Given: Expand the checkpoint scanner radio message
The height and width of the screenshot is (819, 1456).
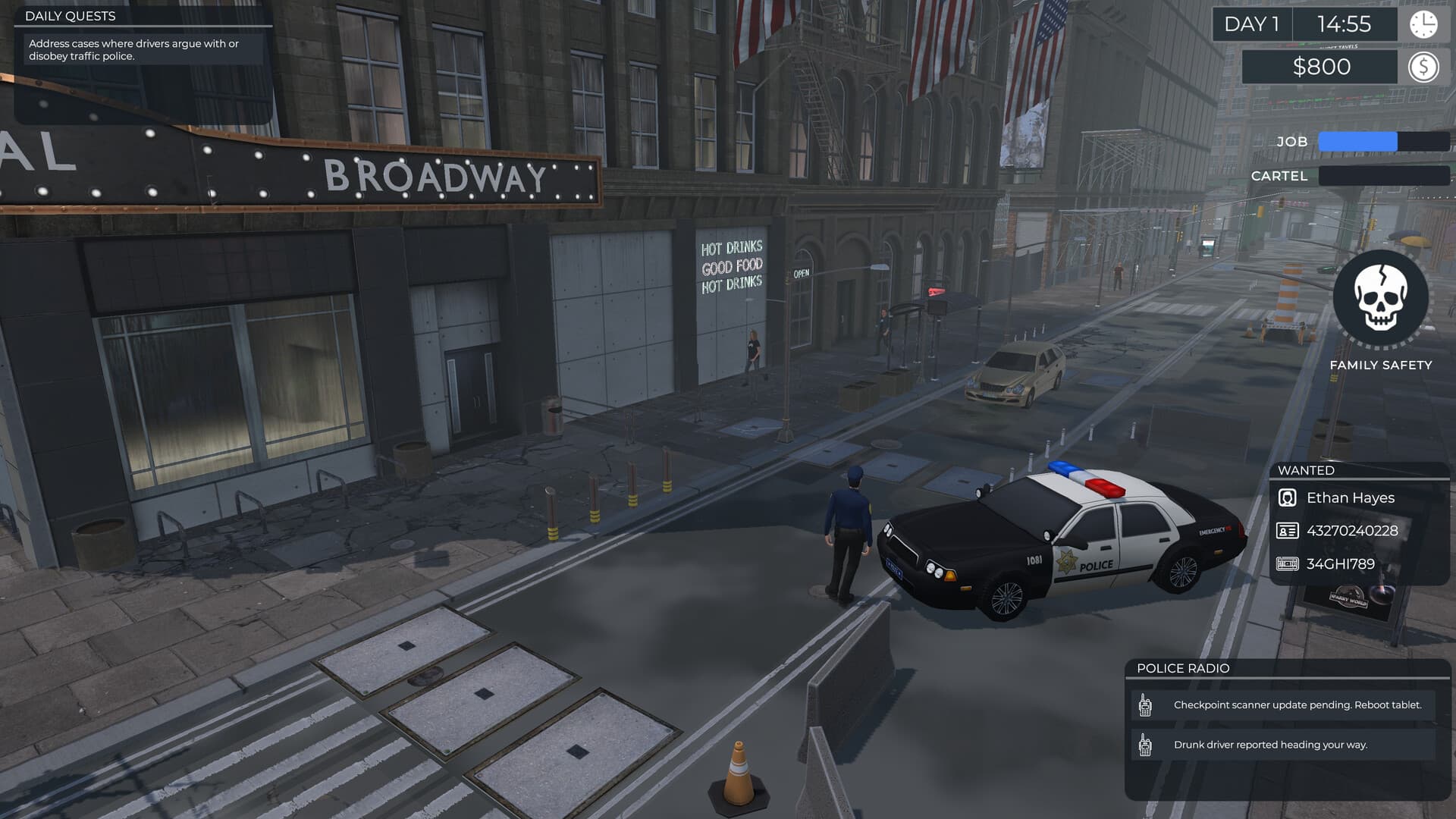Looking at the screenshot, I should click(x=1298, y=704).
